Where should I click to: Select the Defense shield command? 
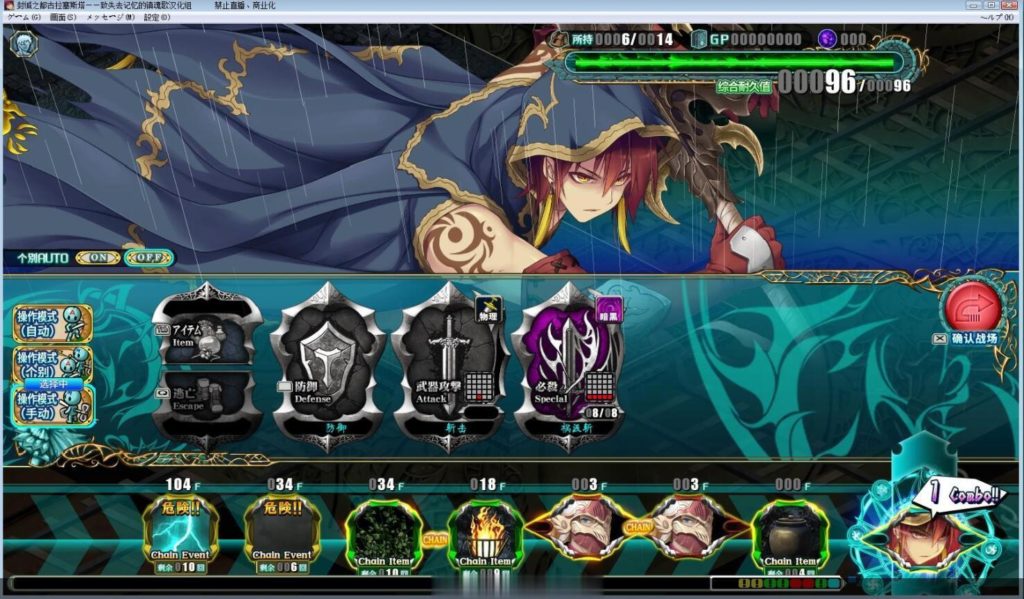pos(328,366)
